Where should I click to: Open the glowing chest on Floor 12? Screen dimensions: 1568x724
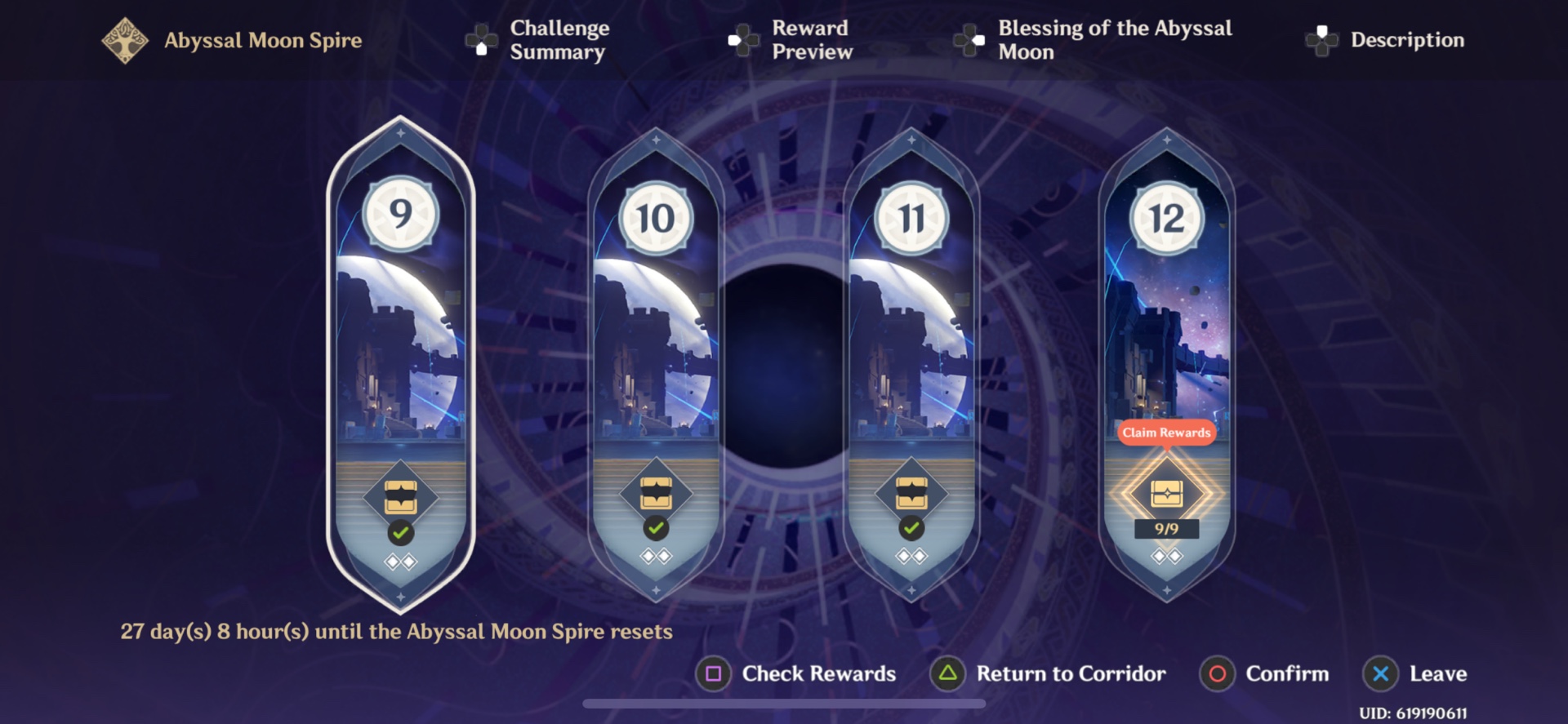[x=1165, y=492]
